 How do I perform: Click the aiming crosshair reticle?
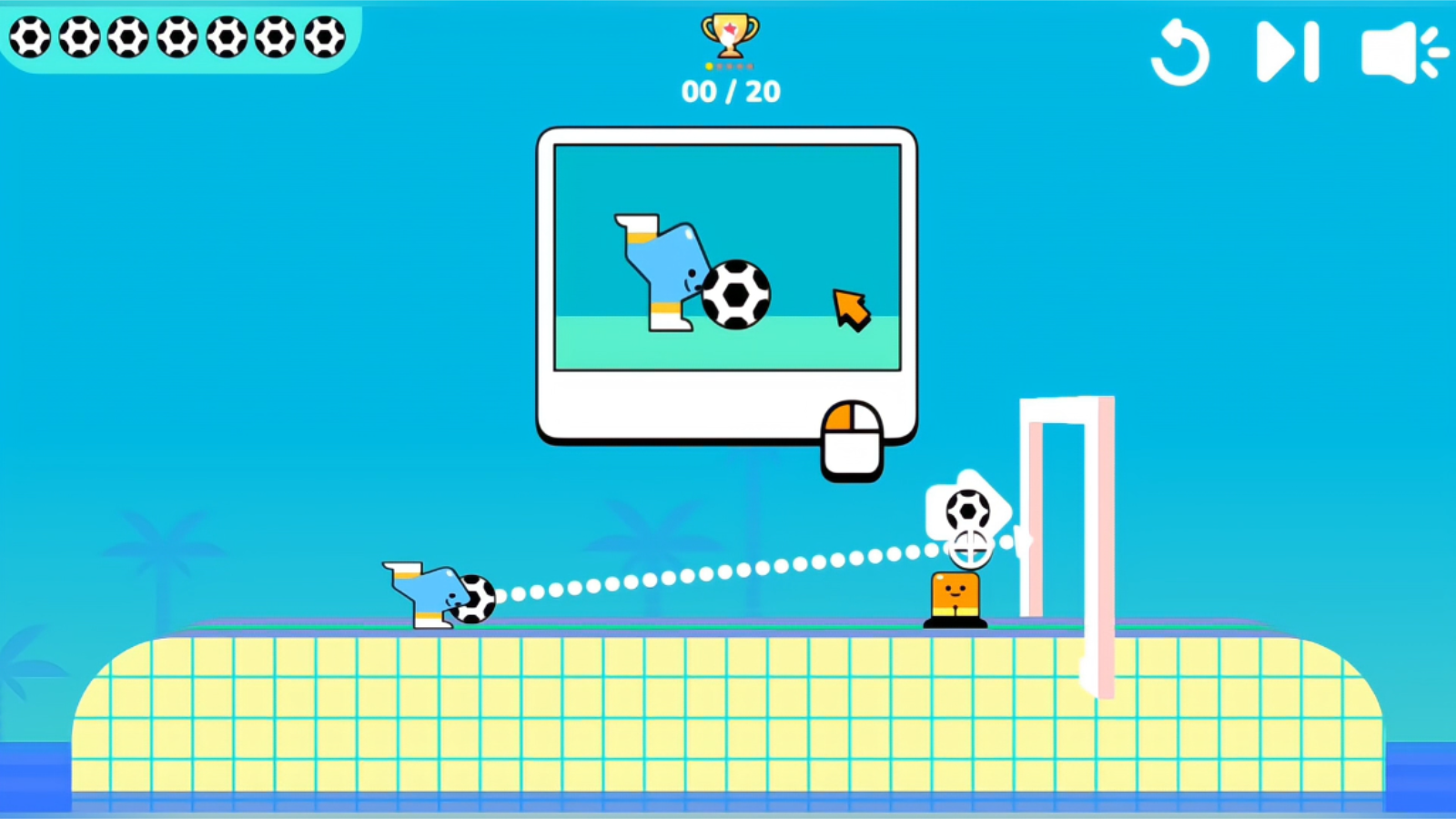969,547
